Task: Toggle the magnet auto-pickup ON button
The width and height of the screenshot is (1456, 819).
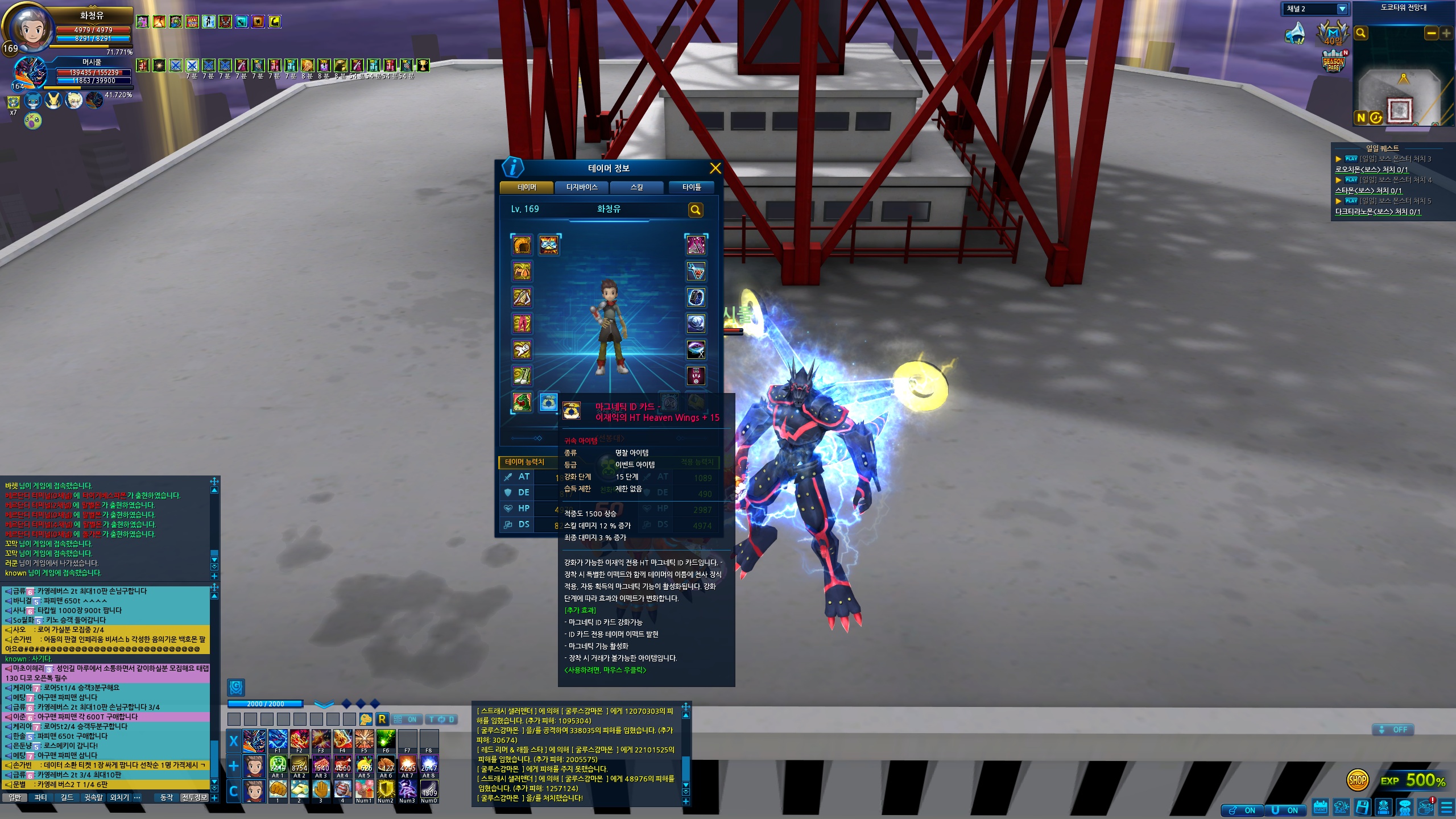Action: (1285, 810)
